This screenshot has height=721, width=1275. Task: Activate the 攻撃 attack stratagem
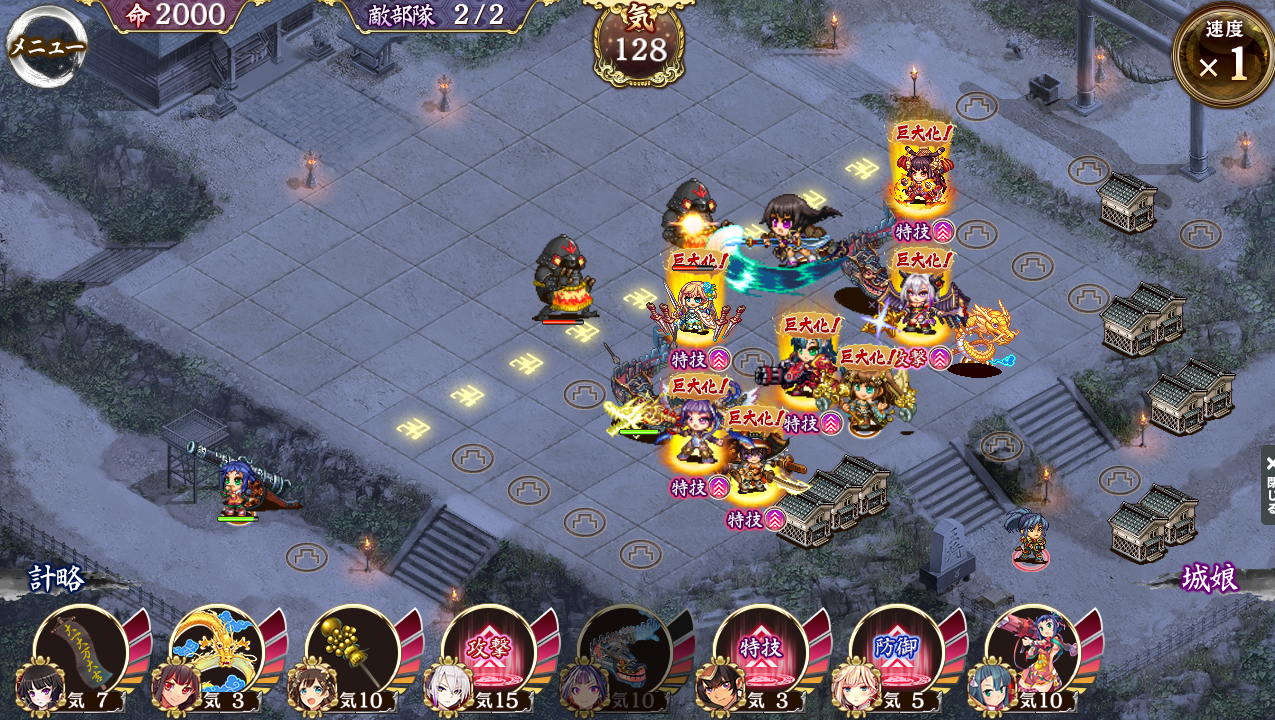pyautogui.click(x=488, y=652)
